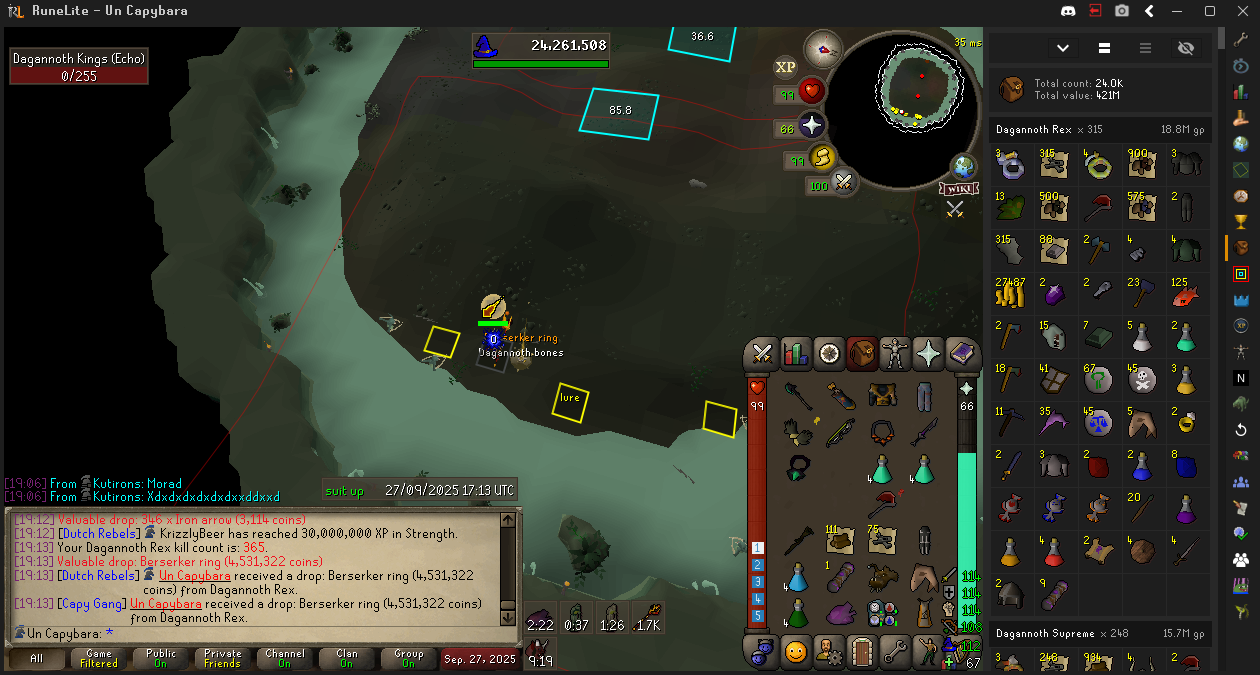The width and height of the screenshot is (1260, 675).
Task: Open the Worn Equipment tab
Action: click(894, 353)
